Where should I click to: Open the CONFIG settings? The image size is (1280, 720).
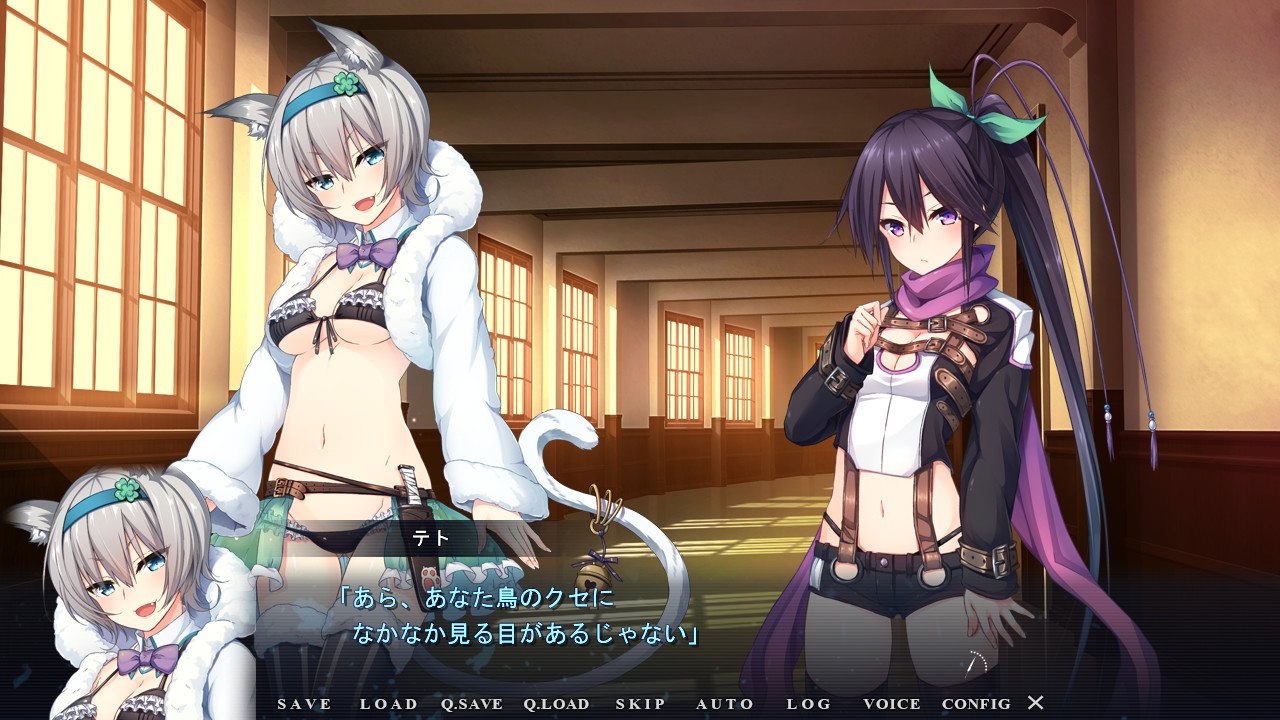pyautogui.click(x=976, y=704)
